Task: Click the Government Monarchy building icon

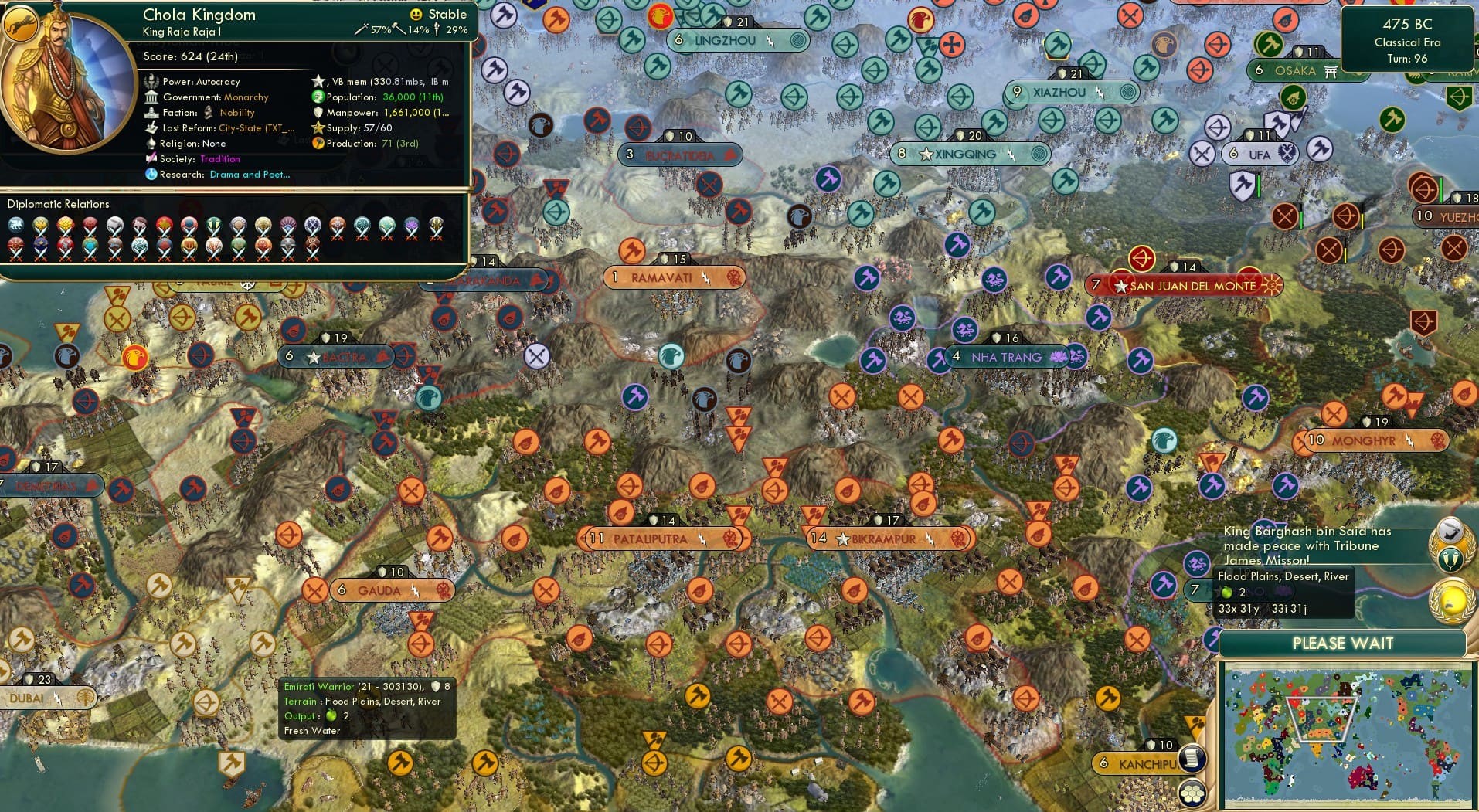Action: click(152, 97)
